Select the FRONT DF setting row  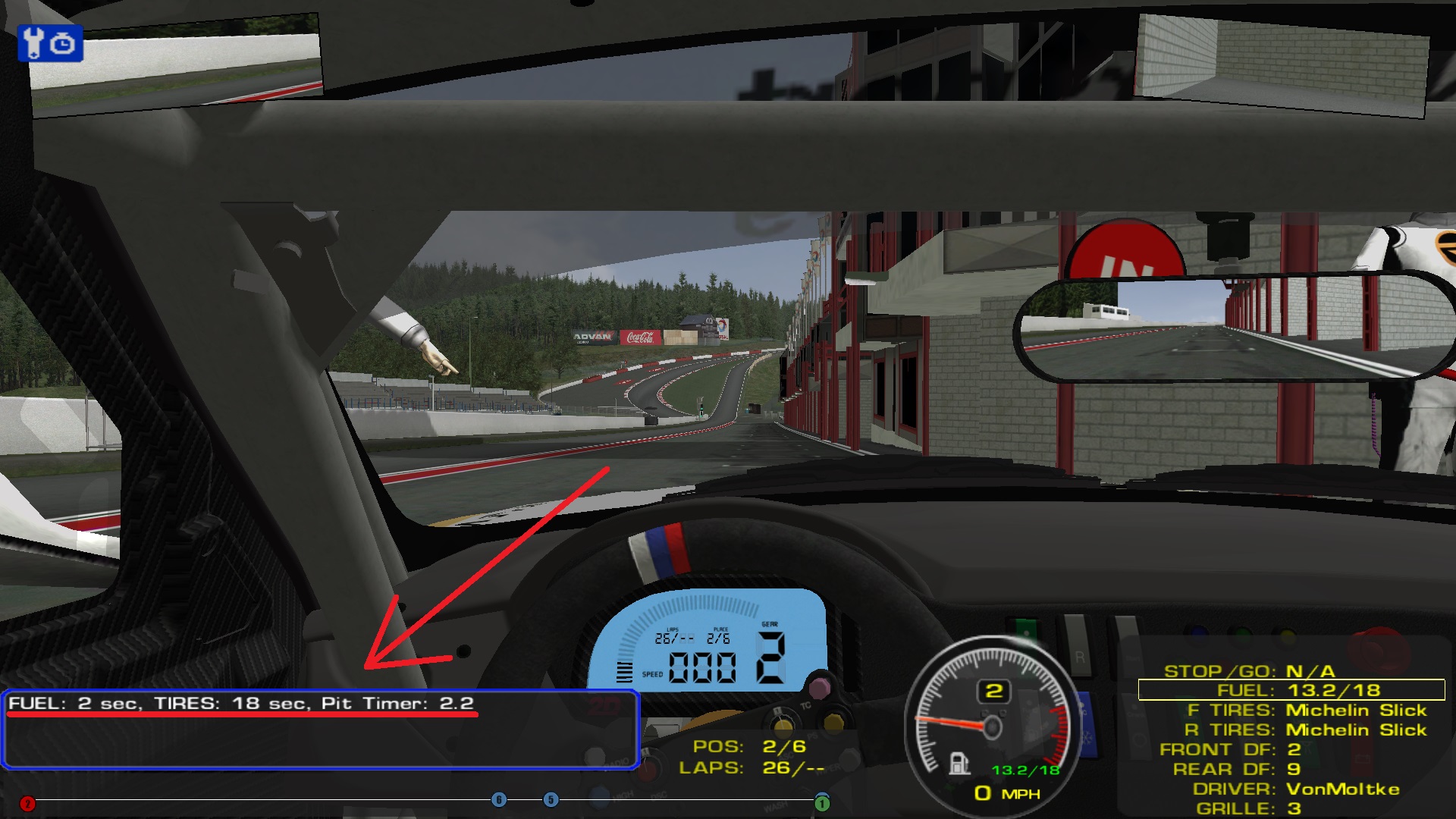tap(1229, 750)
